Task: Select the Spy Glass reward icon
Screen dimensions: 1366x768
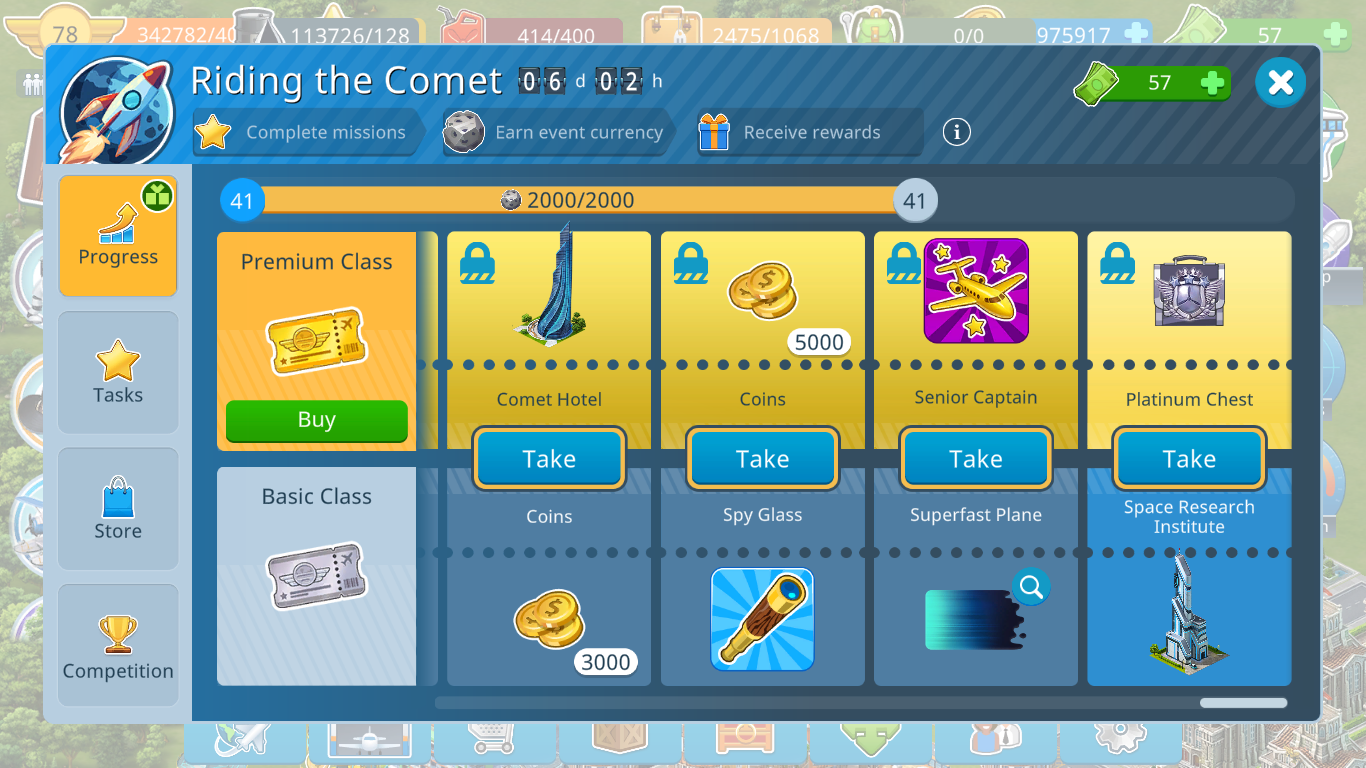Action: (762, 619)
